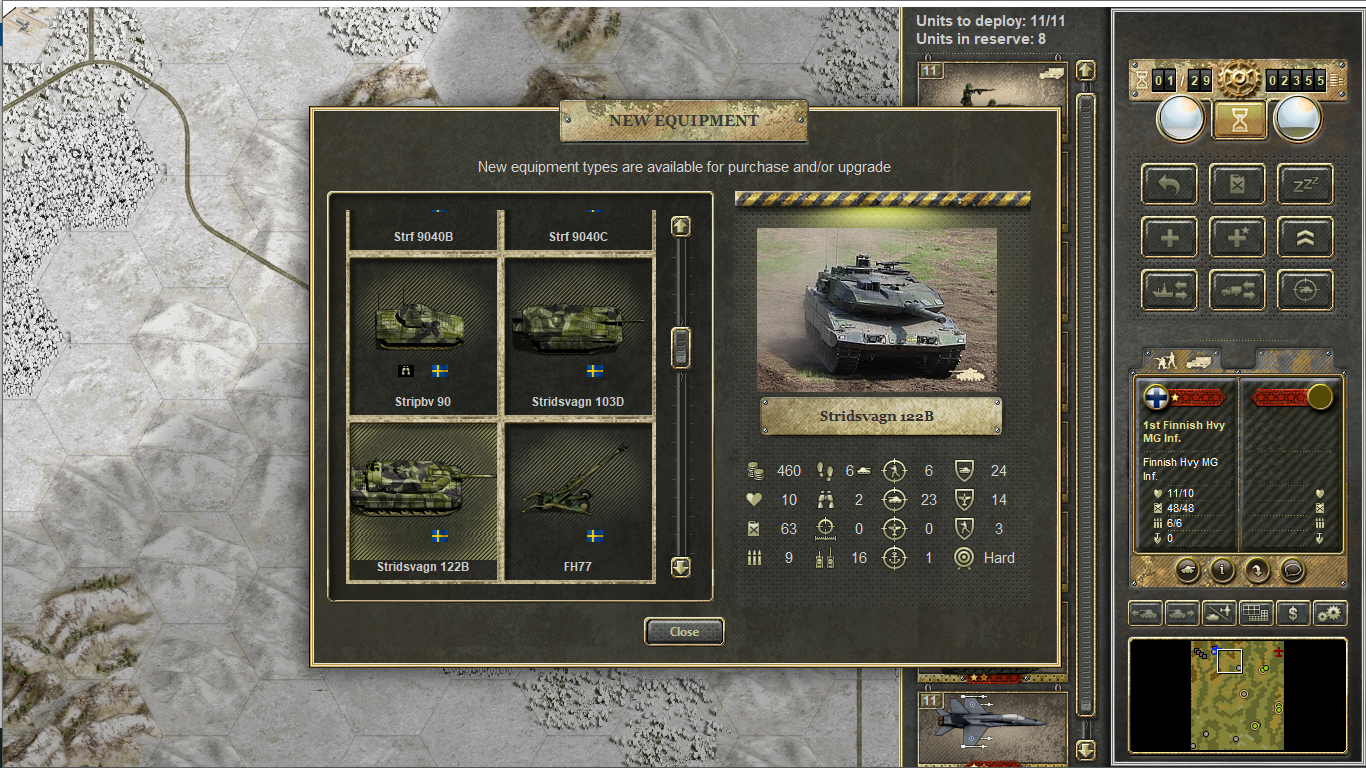The height and width of the screenshot is (768, 1366).
Task: Select the FH77 artillery tile
Action: tap(578, 500)
